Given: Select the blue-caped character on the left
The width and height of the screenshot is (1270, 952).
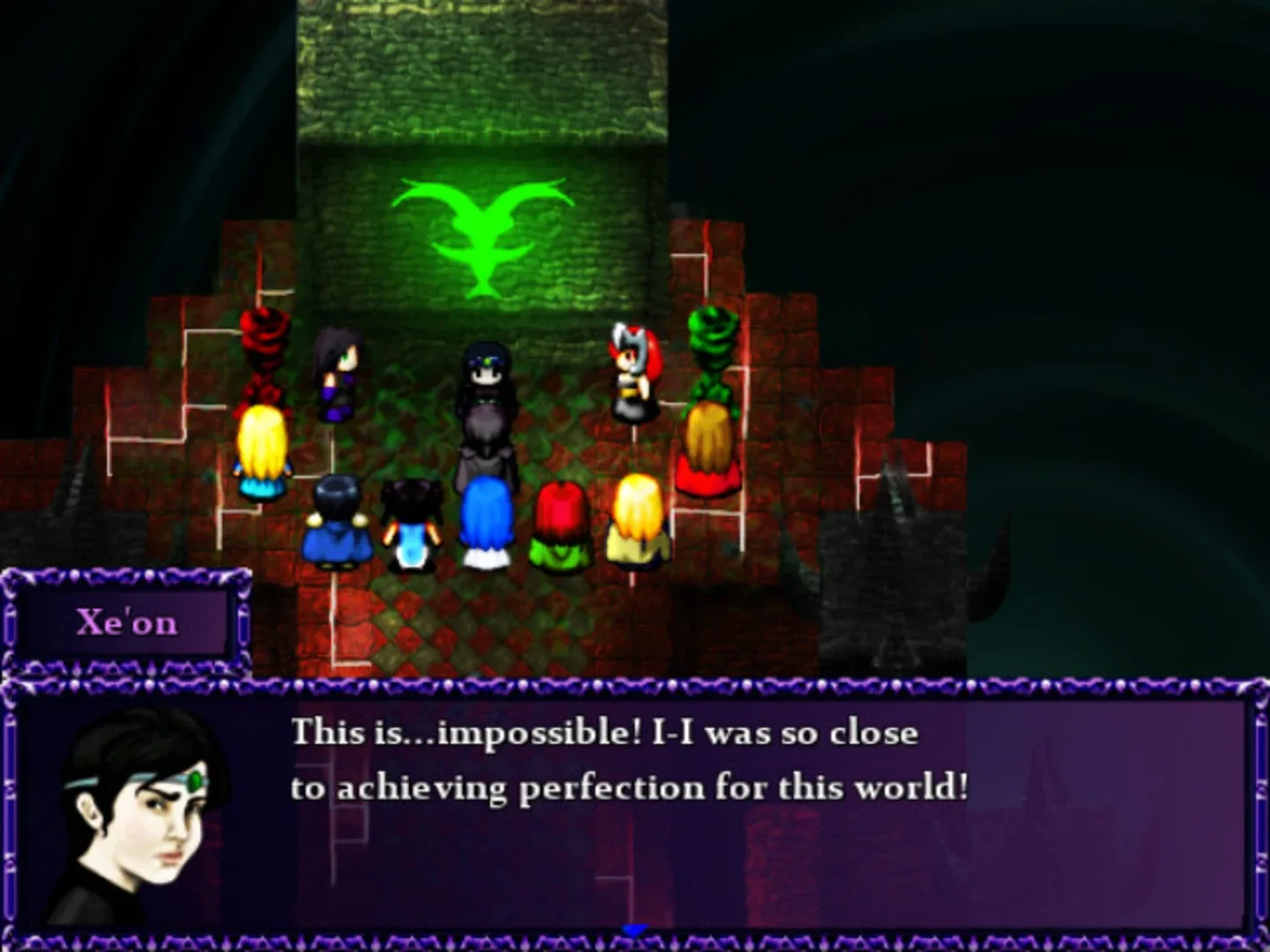Looking at the screenshot, I should click(340, 524).
